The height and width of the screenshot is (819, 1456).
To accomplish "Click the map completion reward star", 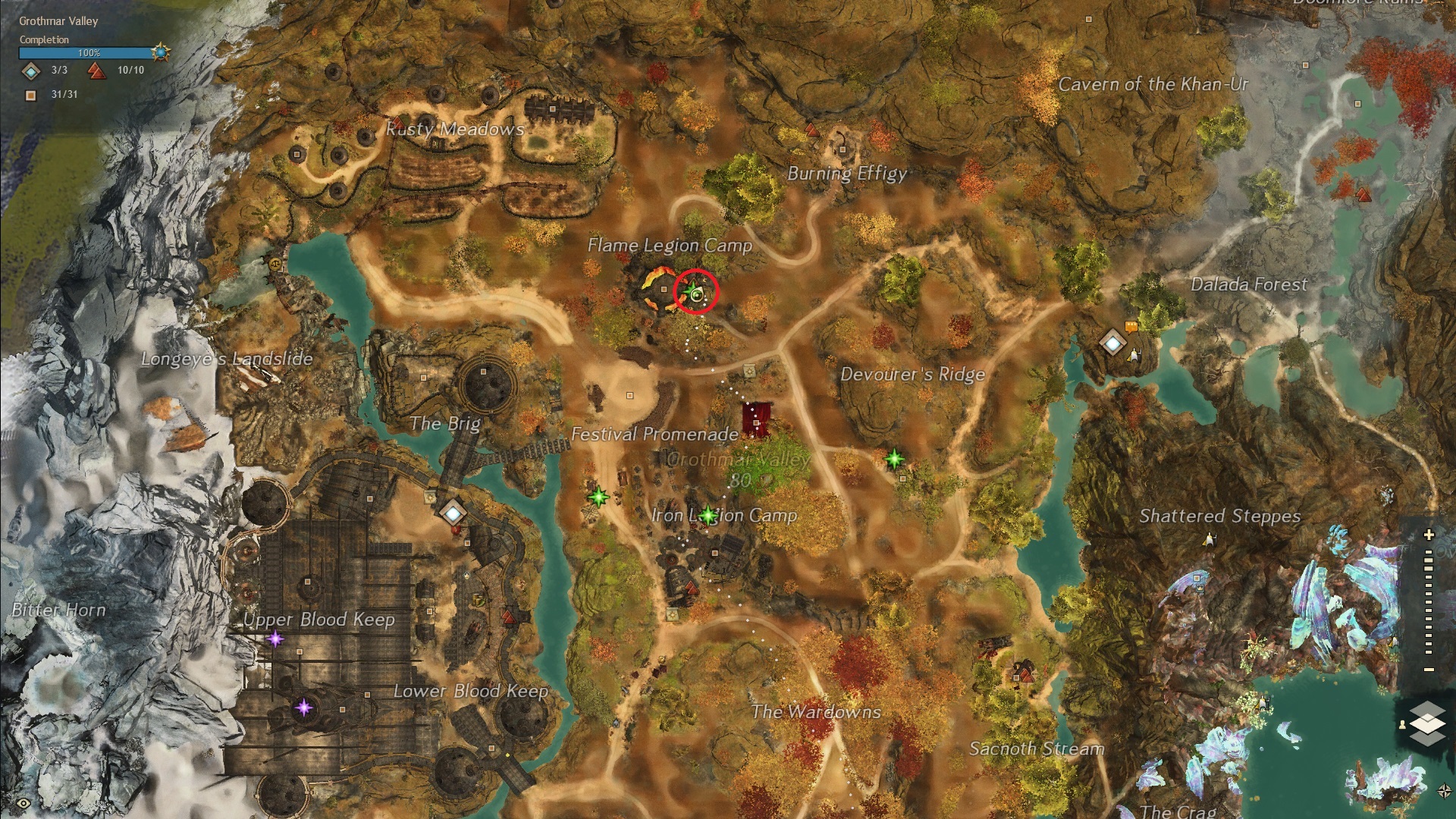I will [x=160, y=52].
